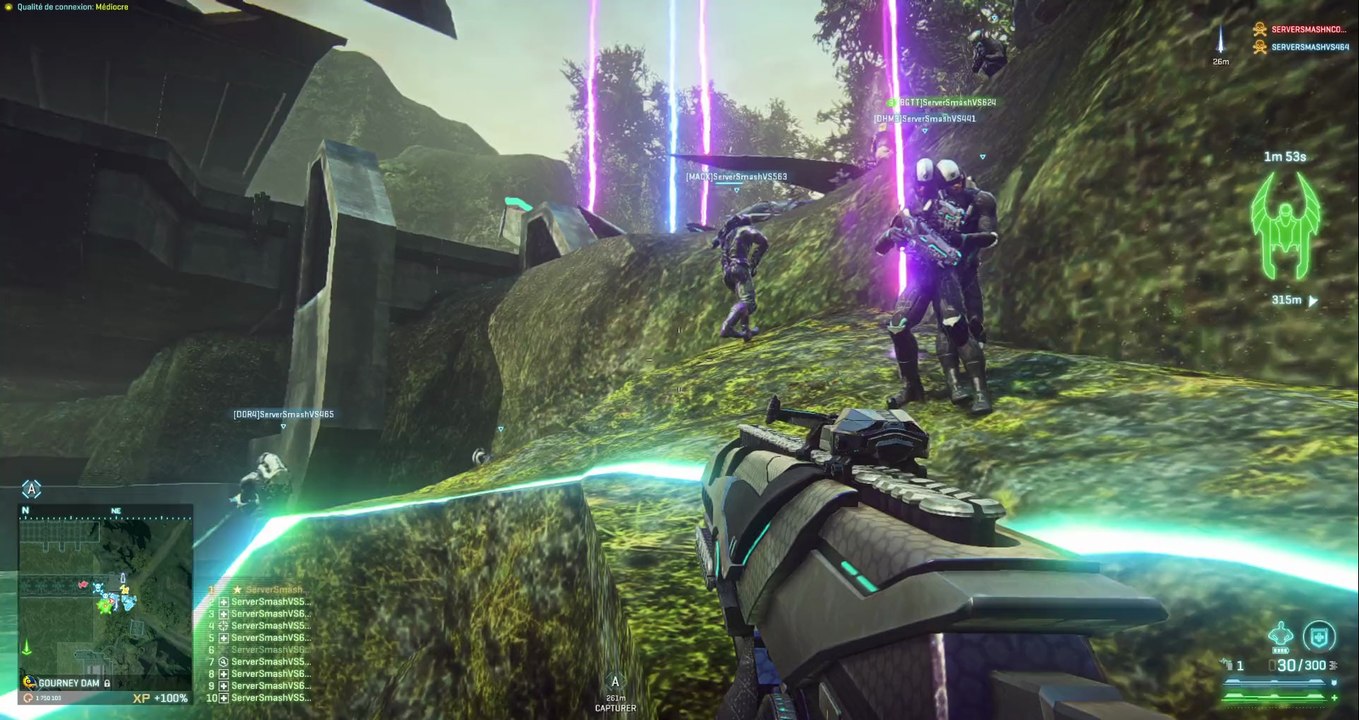Click the deployable turret icon beside the shield ability
The width and height of the screenshot is (1359, 720).
1280,636
